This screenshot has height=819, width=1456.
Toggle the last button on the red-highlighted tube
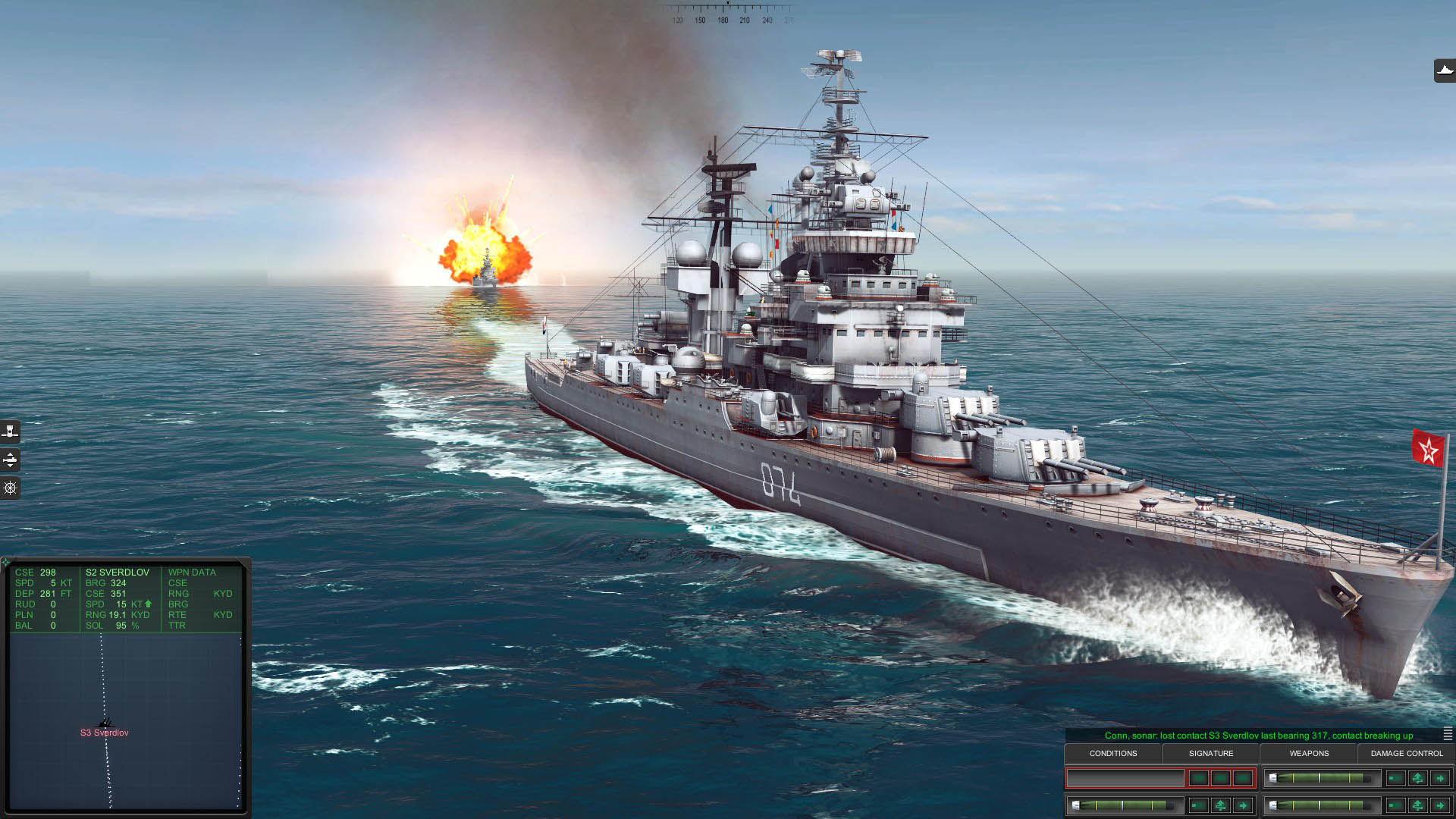pyautogui.click(x=1244, y=778)
